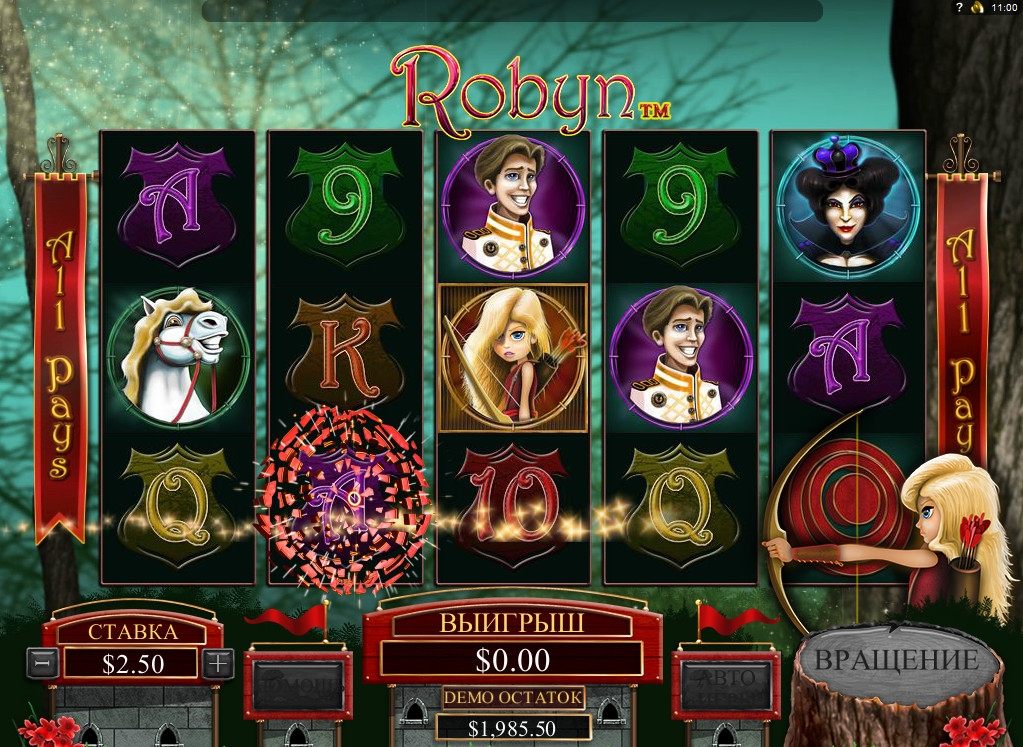Increase the bet with the plus button
Screen dimensions: 1023x747
(218, 662)
